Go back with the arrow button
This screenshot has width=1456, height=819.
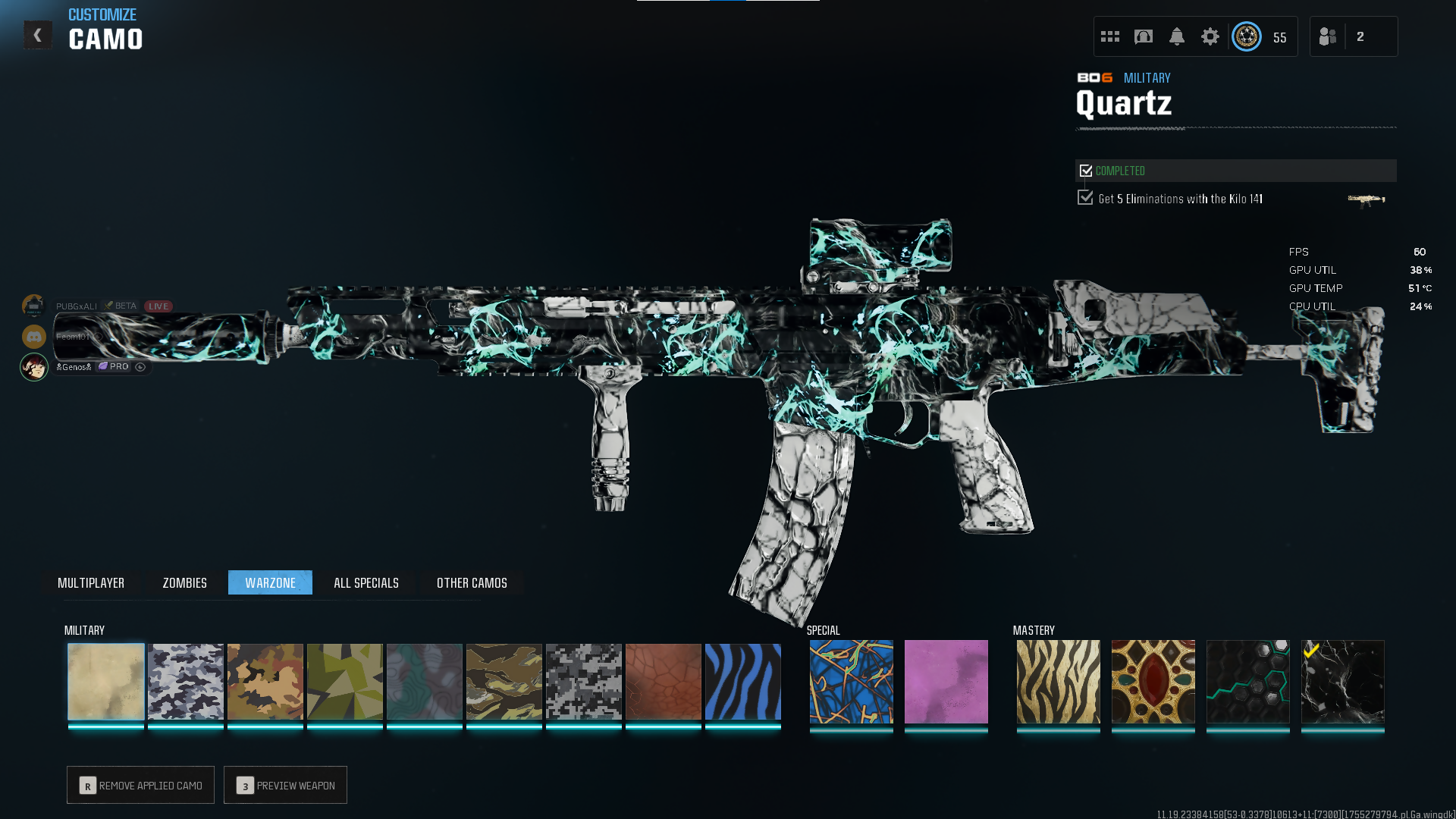click(x=37, y=35)
